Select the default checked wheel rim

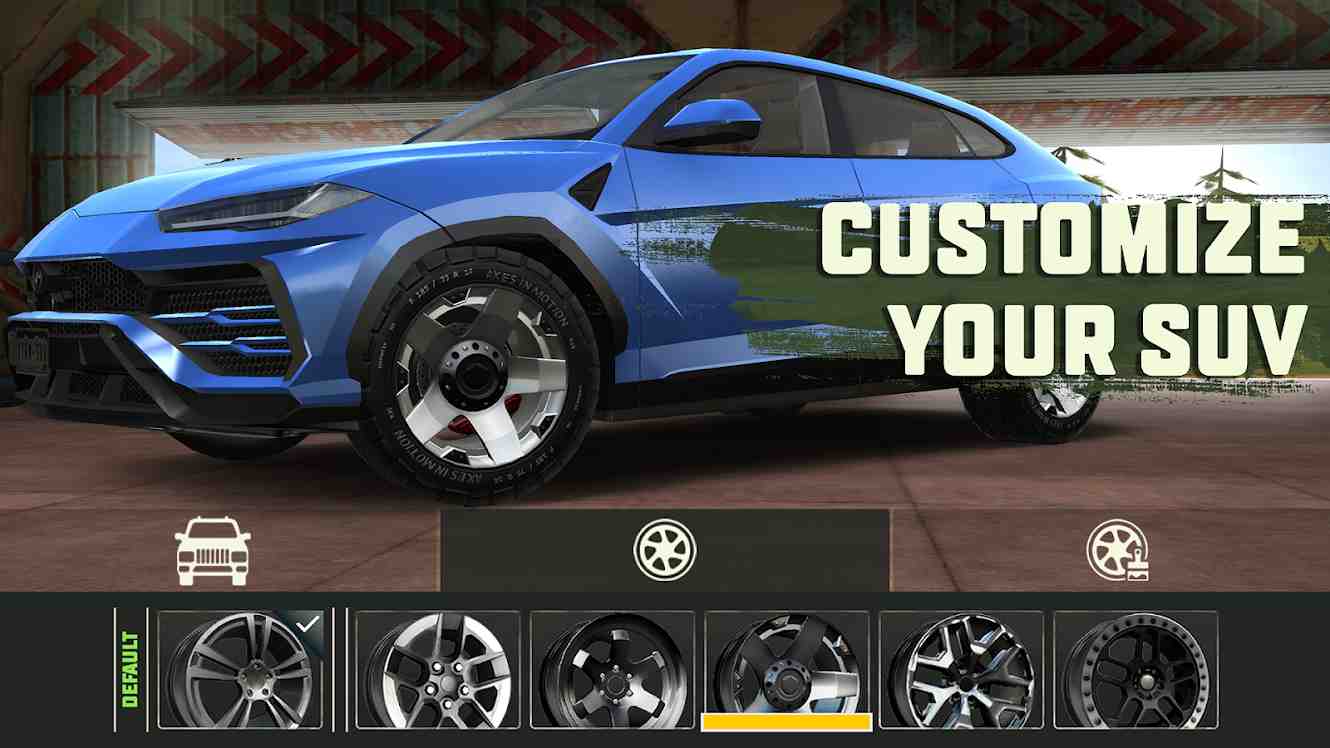point(240,669)
